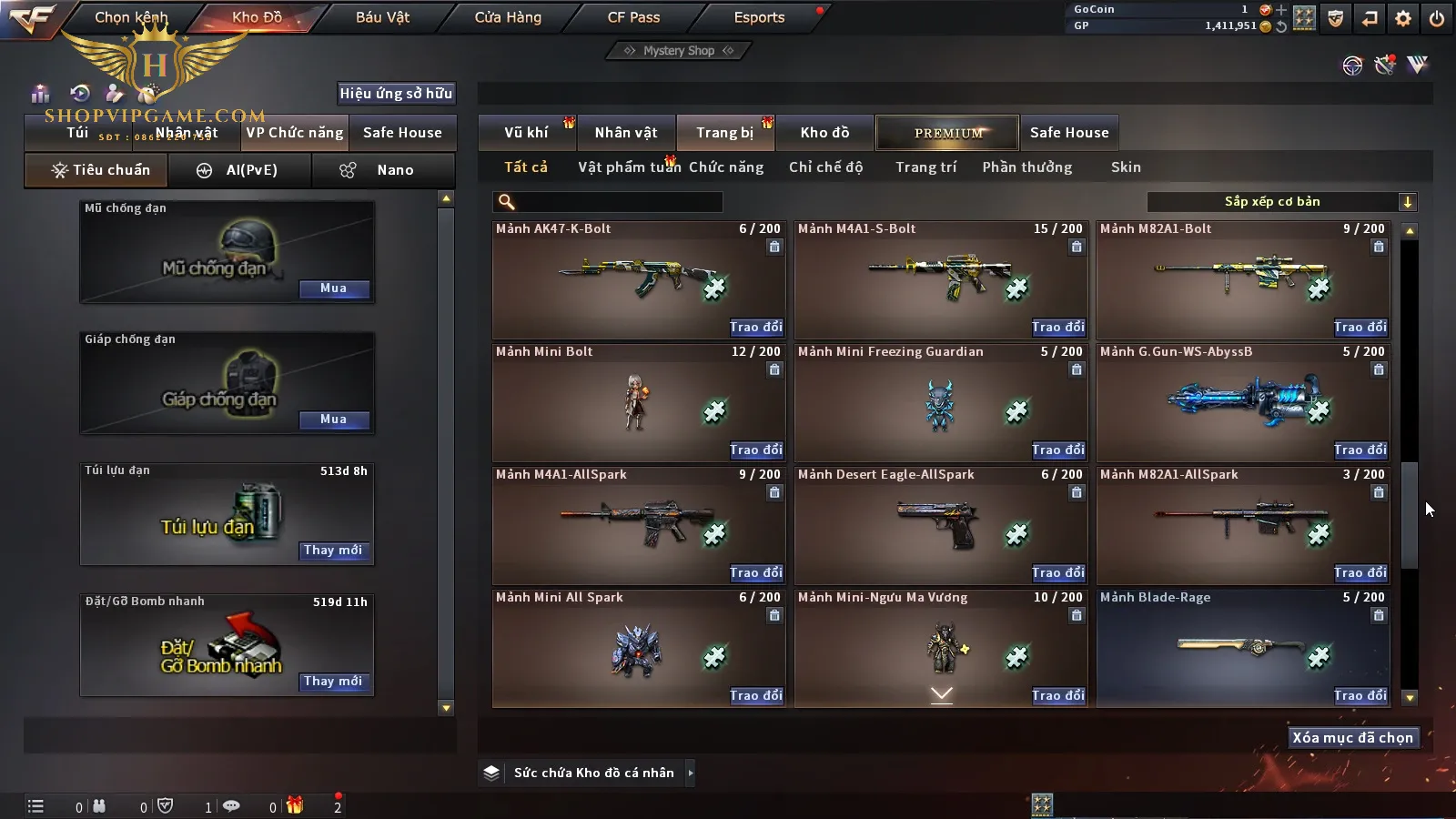
Task: Select the Mảnh G.Gun-WS-AbyssB item
Action: click(1243, 401)
